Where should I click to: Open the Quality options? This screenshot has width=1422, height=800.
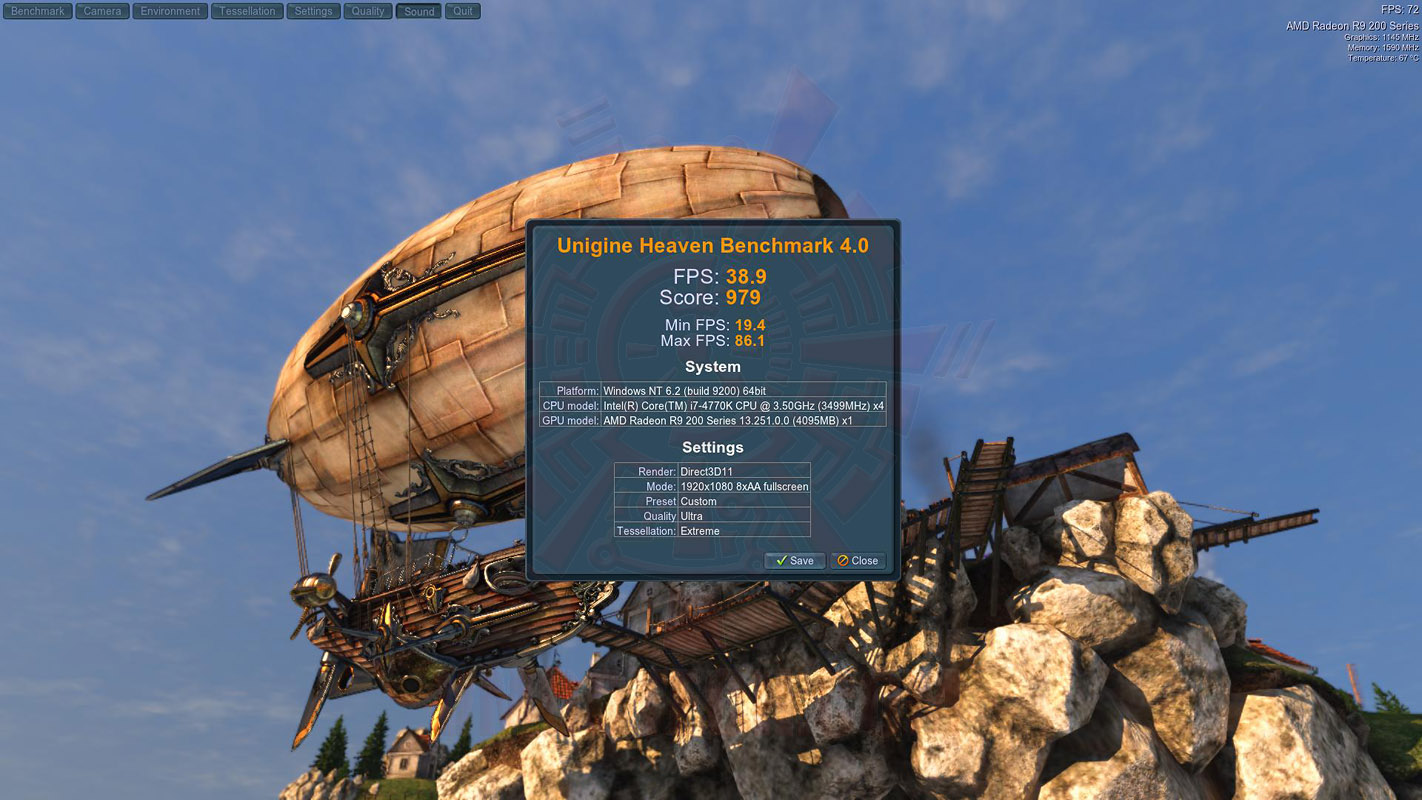[368, 11]
